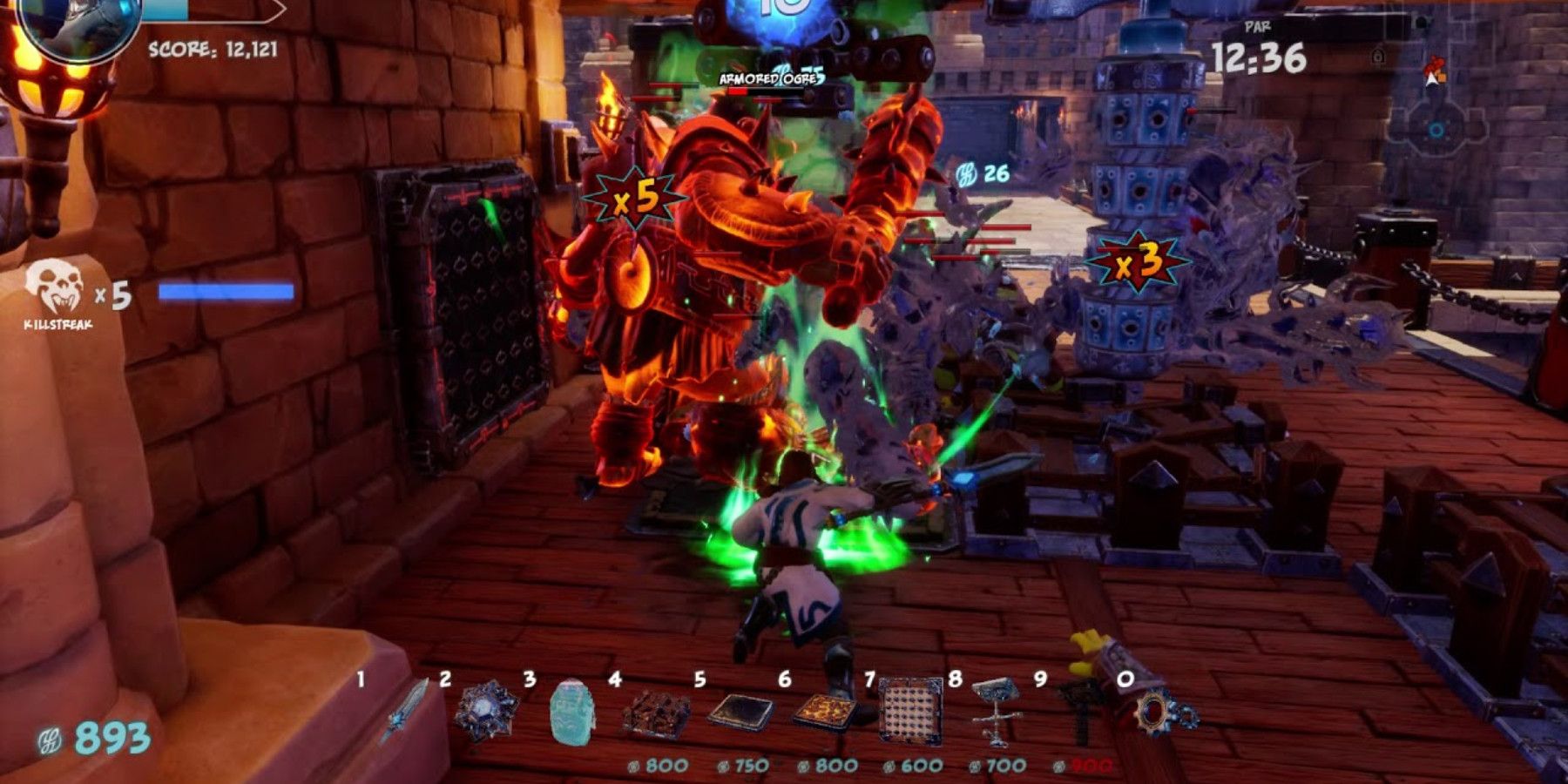Click the lock symbol on the minimap
This screenshot has width=1568, height=784.
click(x=1378, y=55)
